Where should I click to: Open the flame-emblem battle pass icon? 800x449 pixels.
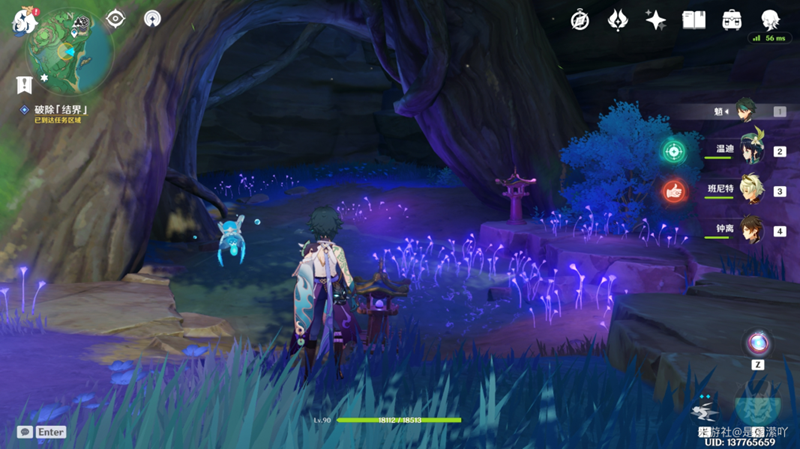(x=618, y=19)
